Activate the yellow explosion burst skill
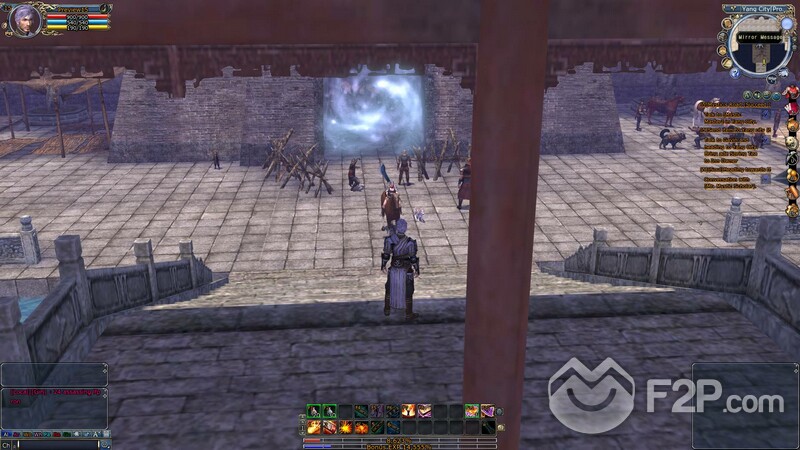Viewport: 800px width, 450px height. point(345,428)
